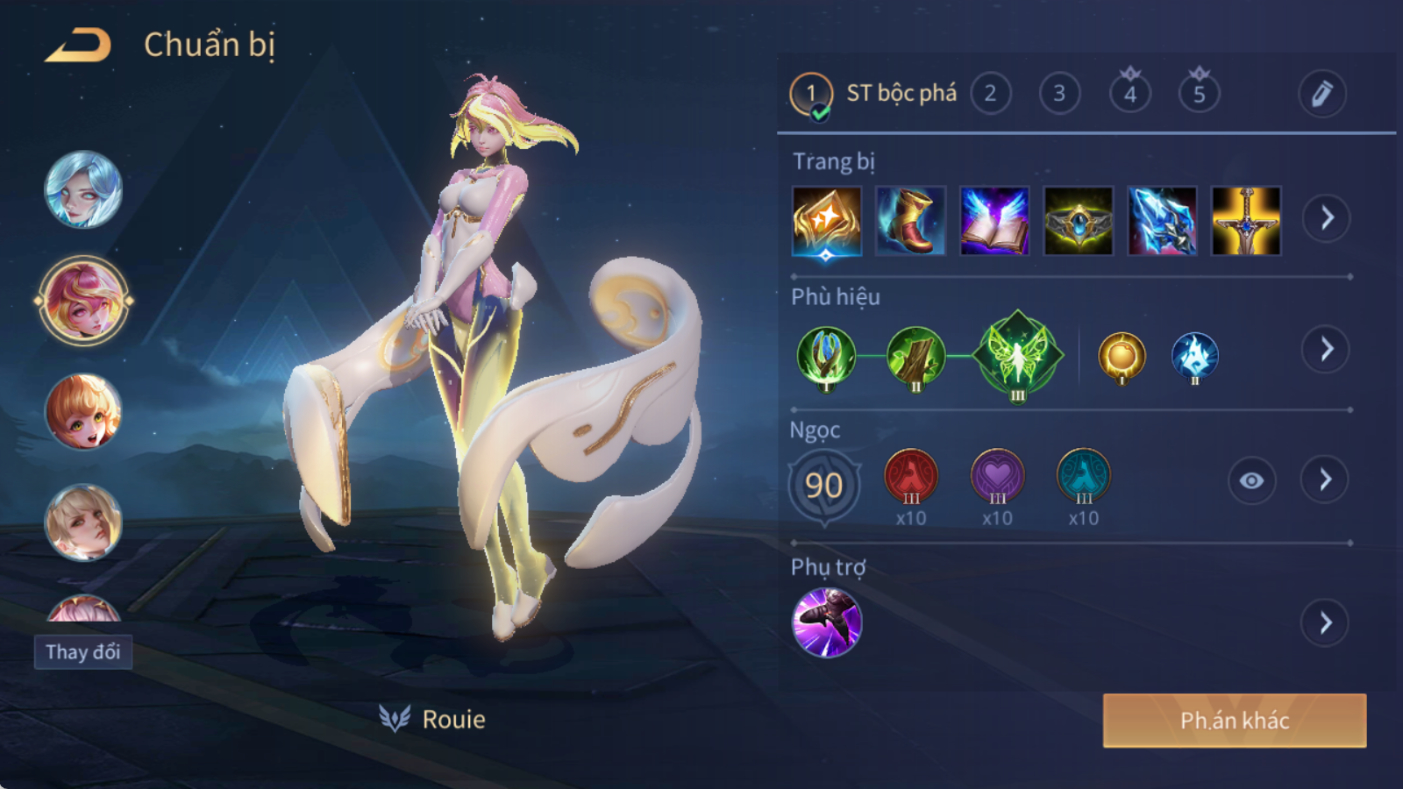The height and width of the screenshot is (789, 1403).
Task: Open equipment details with the arrow
Action: pos(1326,218)
